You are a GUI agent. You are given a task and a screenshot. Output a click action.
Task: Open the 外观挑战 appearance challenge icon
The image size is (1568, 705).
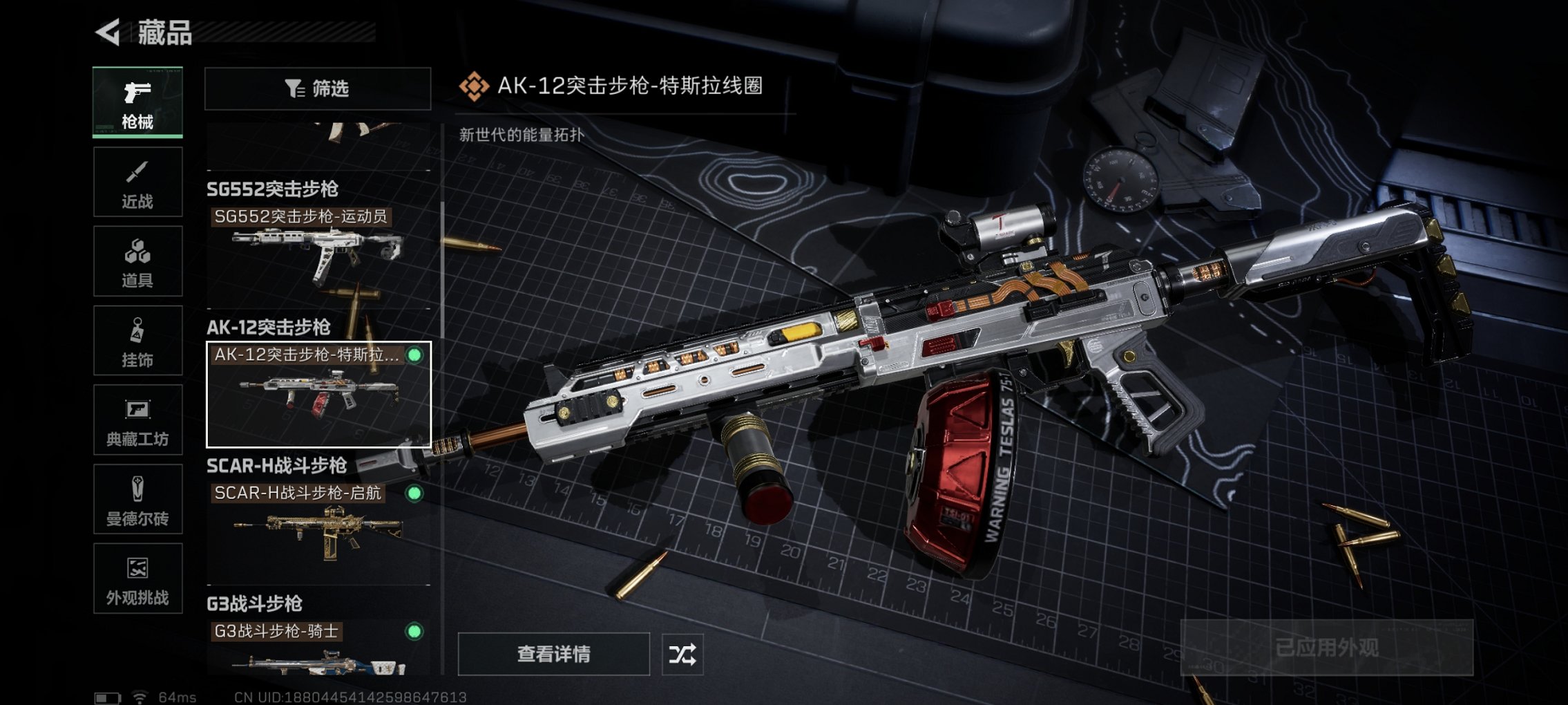pos(137,579)
